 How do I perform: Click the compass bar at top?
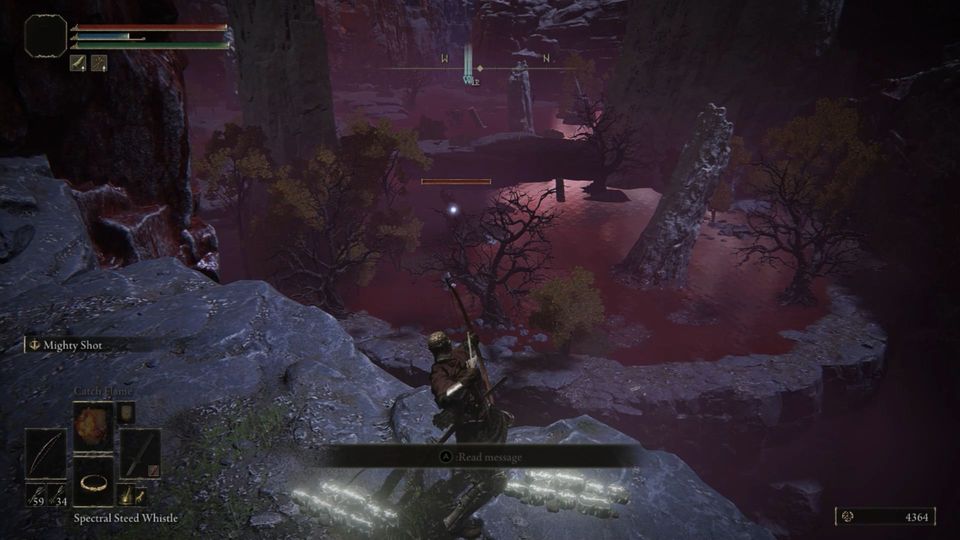[479, 68]
